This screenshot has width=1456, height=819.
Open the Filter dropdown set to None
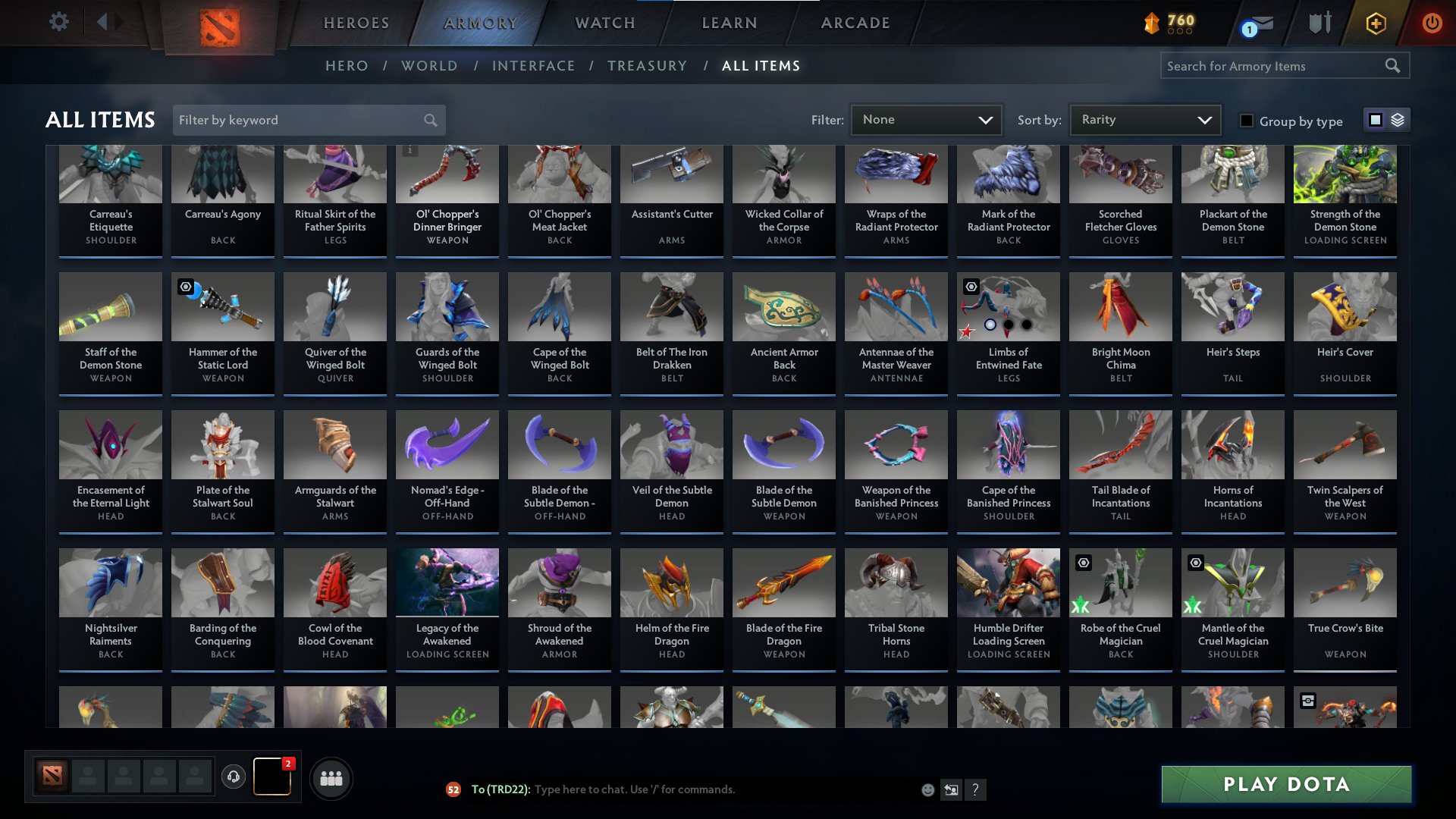coord(925,119)
